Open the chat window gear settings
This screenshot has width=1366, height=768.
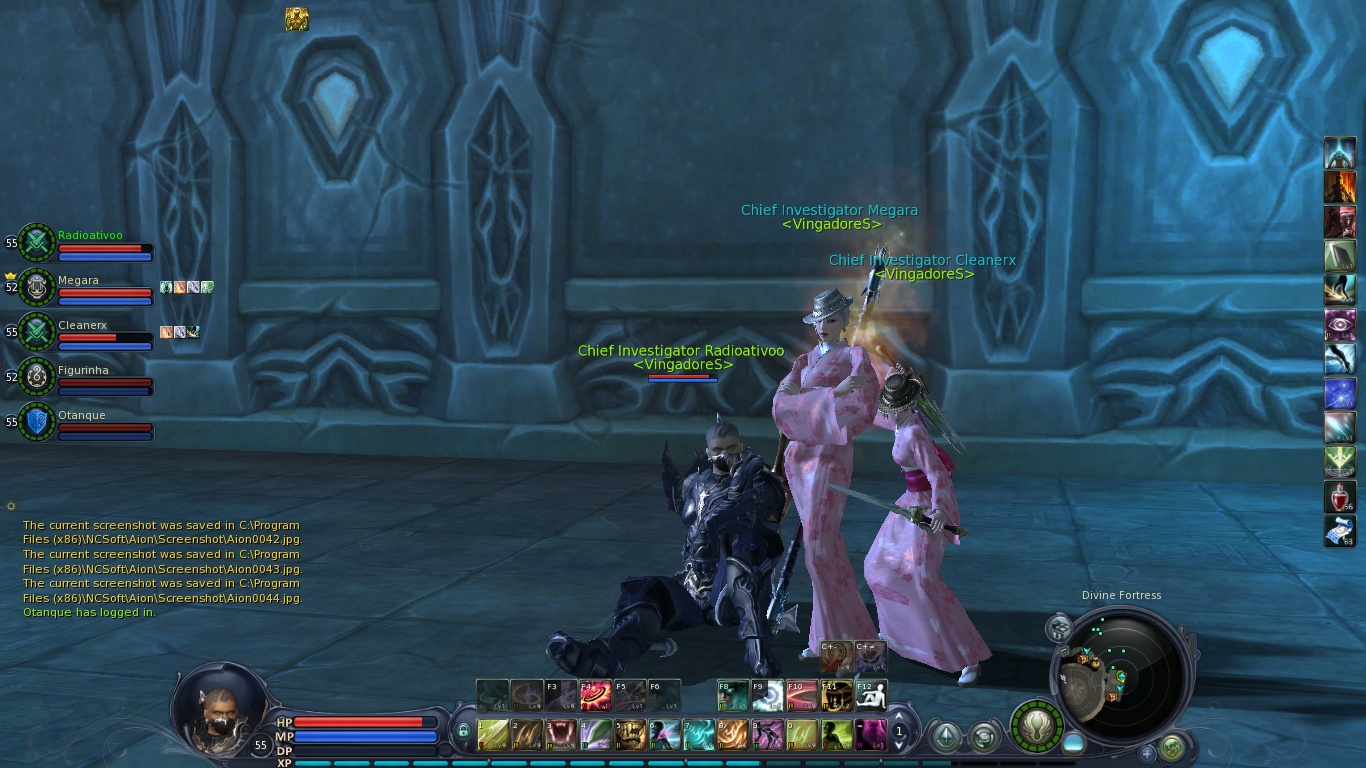point(11,506)
